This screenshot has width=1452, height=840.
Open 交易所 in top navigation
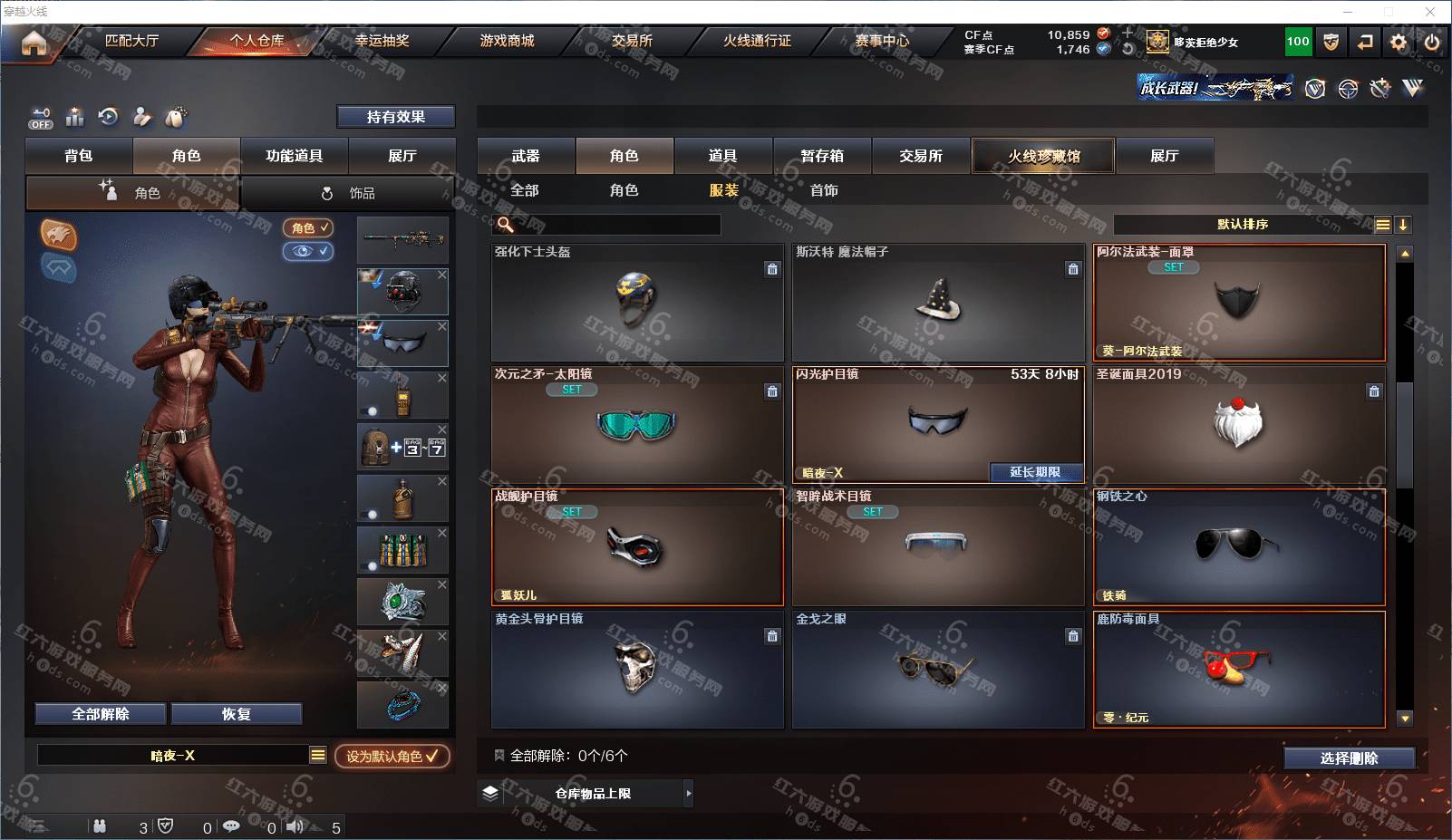pos(632,41)
